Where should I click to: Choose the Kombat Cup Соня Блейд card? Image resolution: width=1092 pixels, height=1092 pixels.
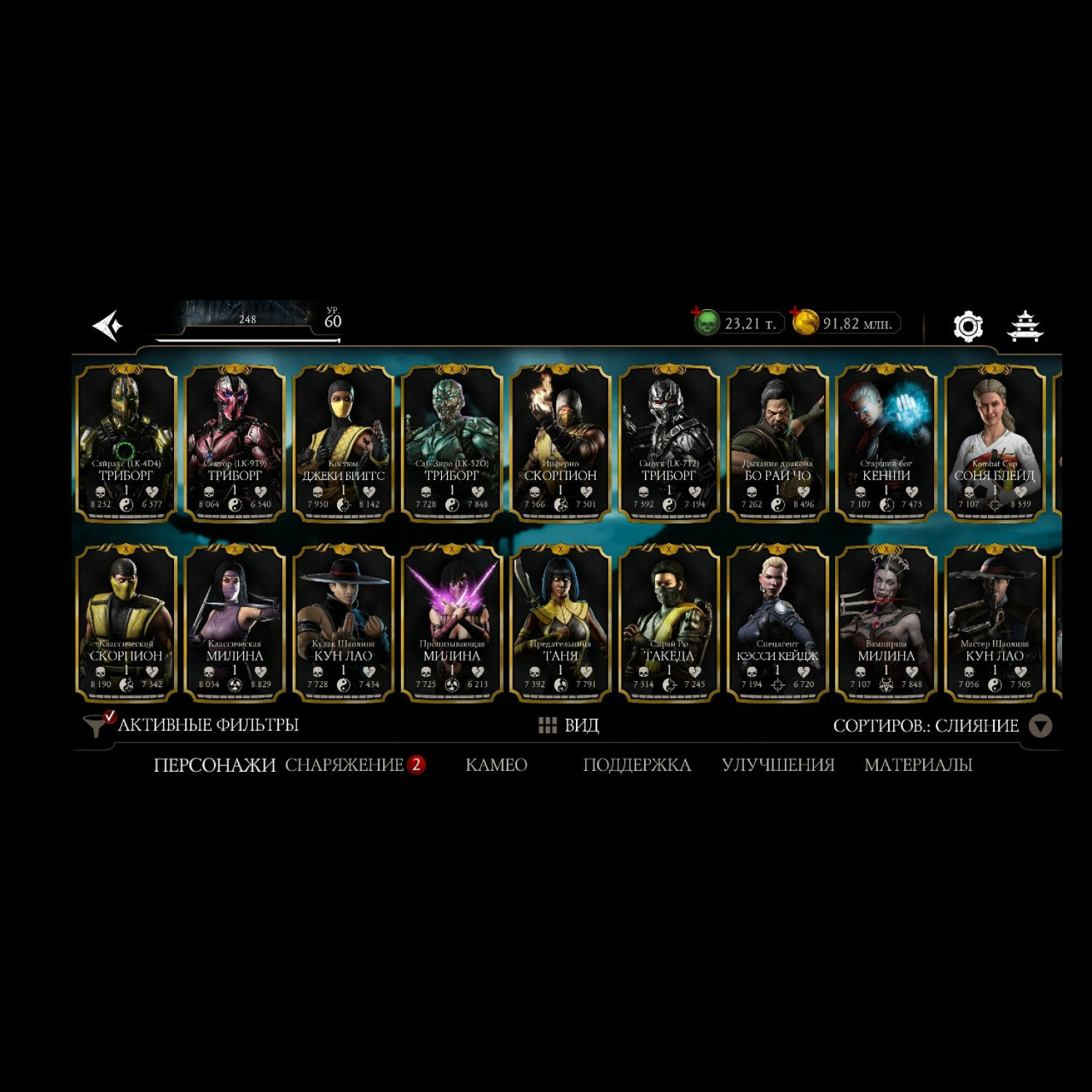pos(994,443)
